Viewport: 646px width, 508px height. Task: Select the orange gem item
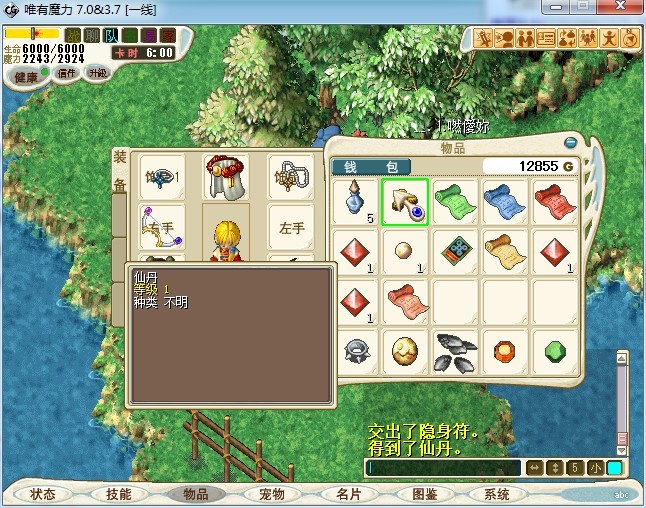(x=505, y=349)
